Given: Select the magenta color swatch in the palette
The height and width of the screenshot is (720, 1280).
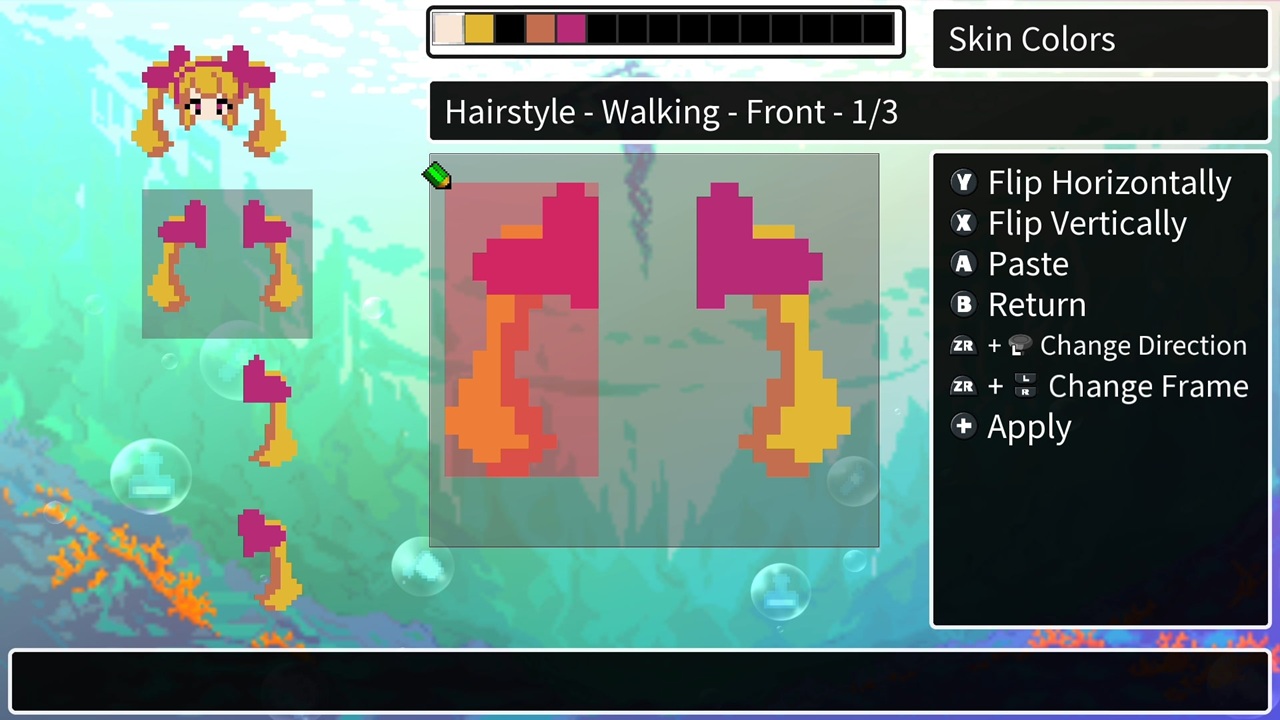Looking at the screenshot, I should [x=570, y=30].
